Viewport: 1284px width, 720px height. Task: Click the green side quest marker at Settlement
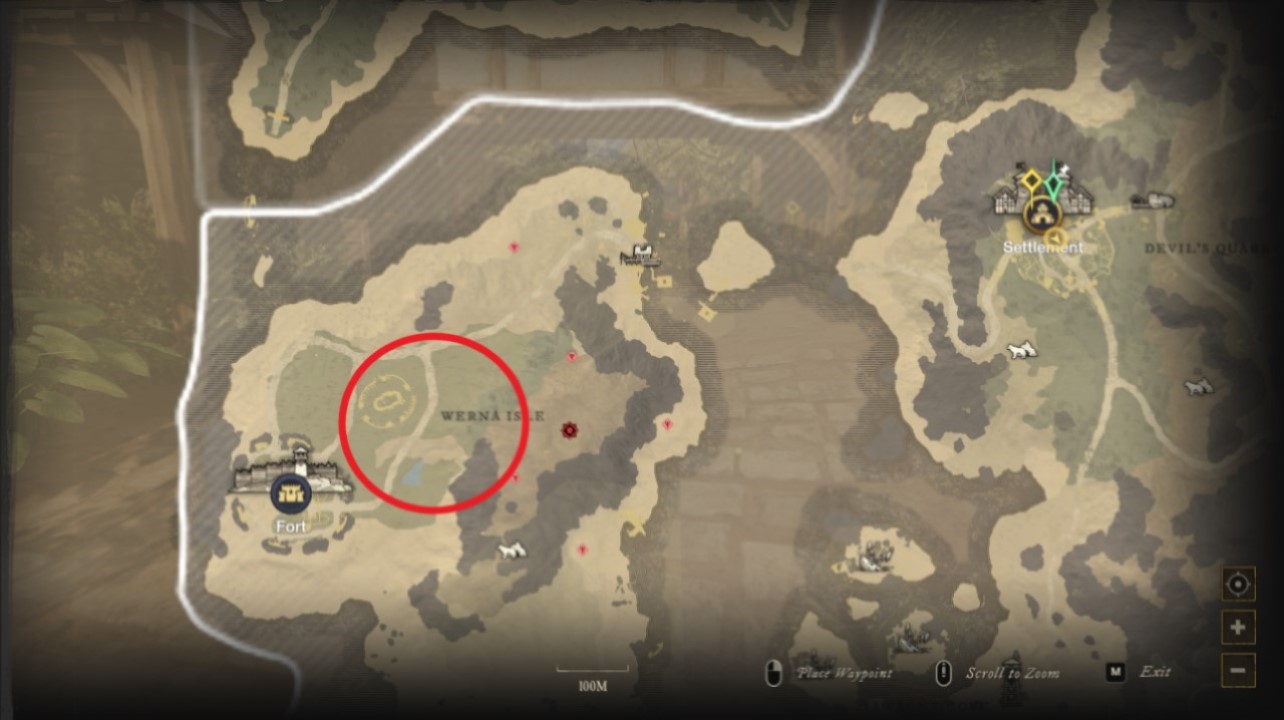(1054, 182)
